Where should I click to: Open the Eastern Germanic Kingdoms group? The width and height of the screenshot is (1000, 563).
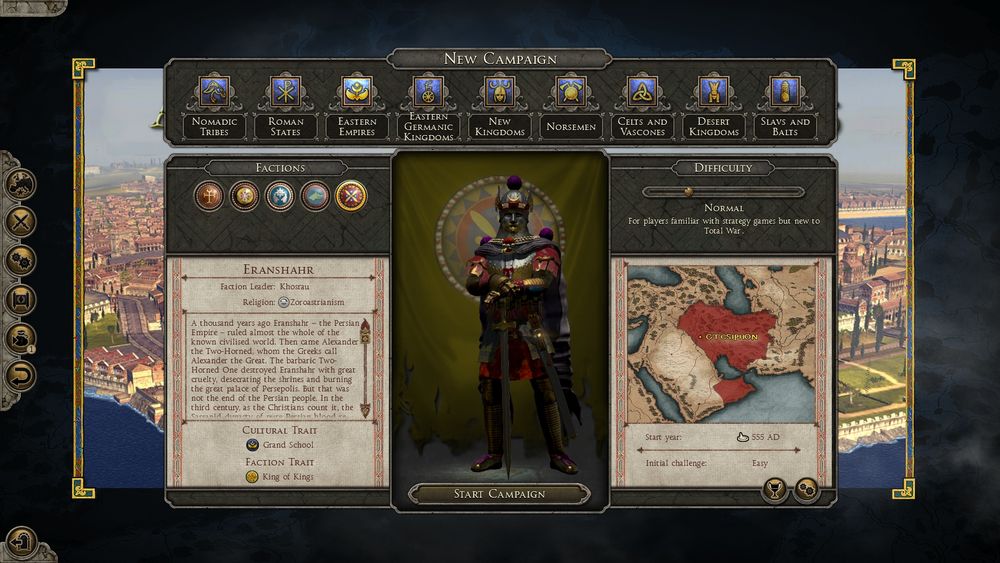click(x=428, y=103)
